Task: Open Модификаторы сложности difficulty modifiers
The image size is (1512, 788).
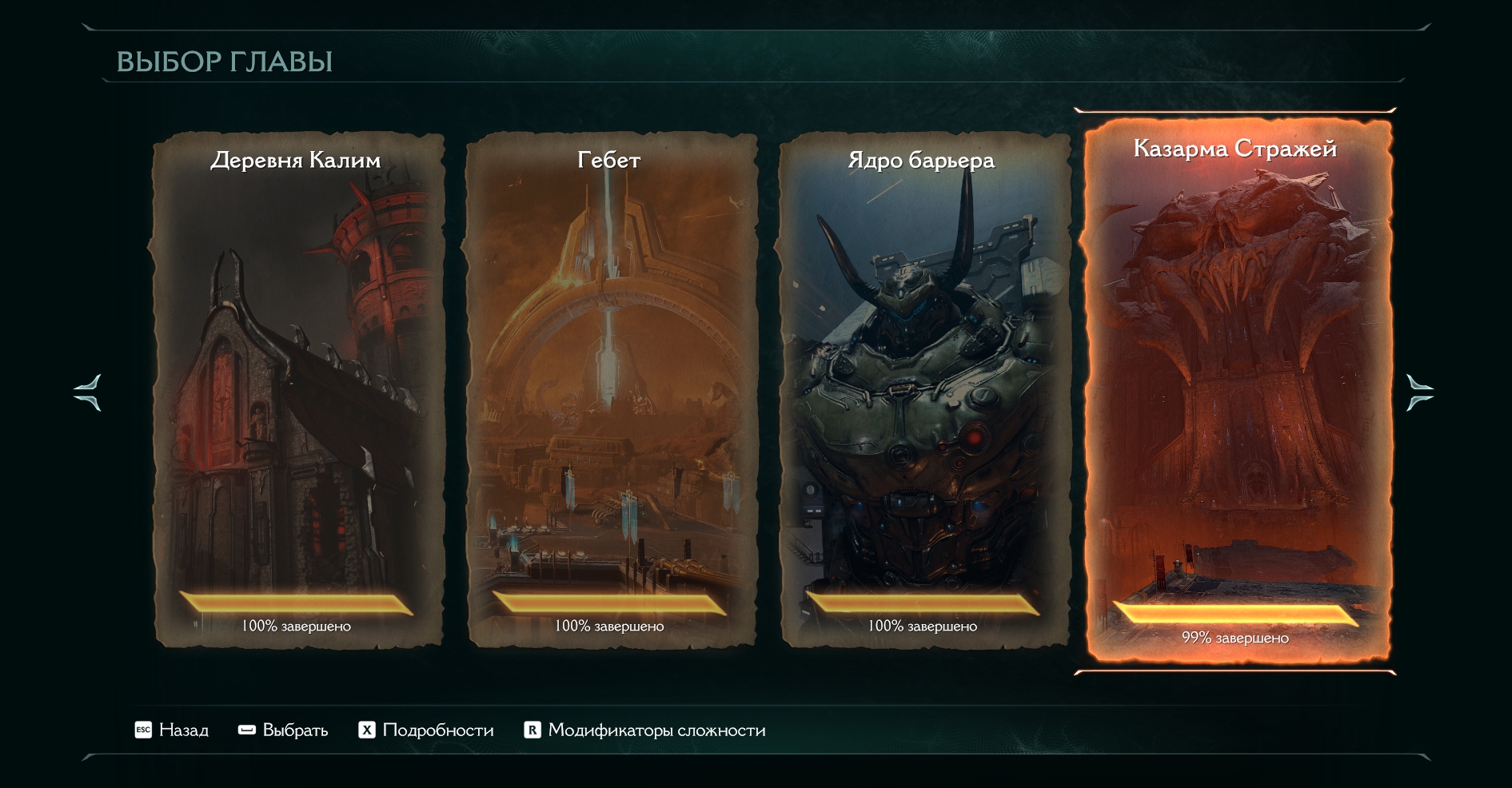Action: tap(644, 730)
